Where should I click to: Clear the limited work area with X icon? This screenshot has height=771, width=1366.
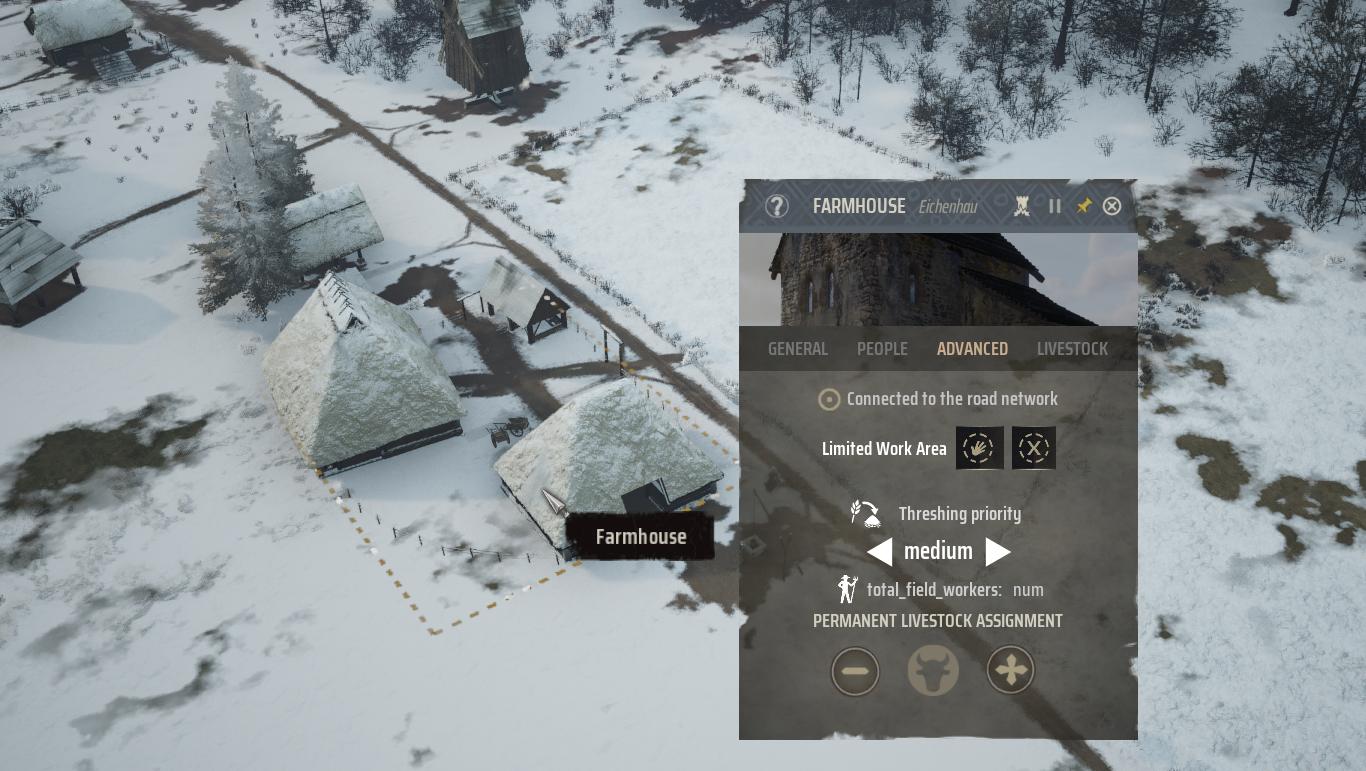coord(1034,448)
